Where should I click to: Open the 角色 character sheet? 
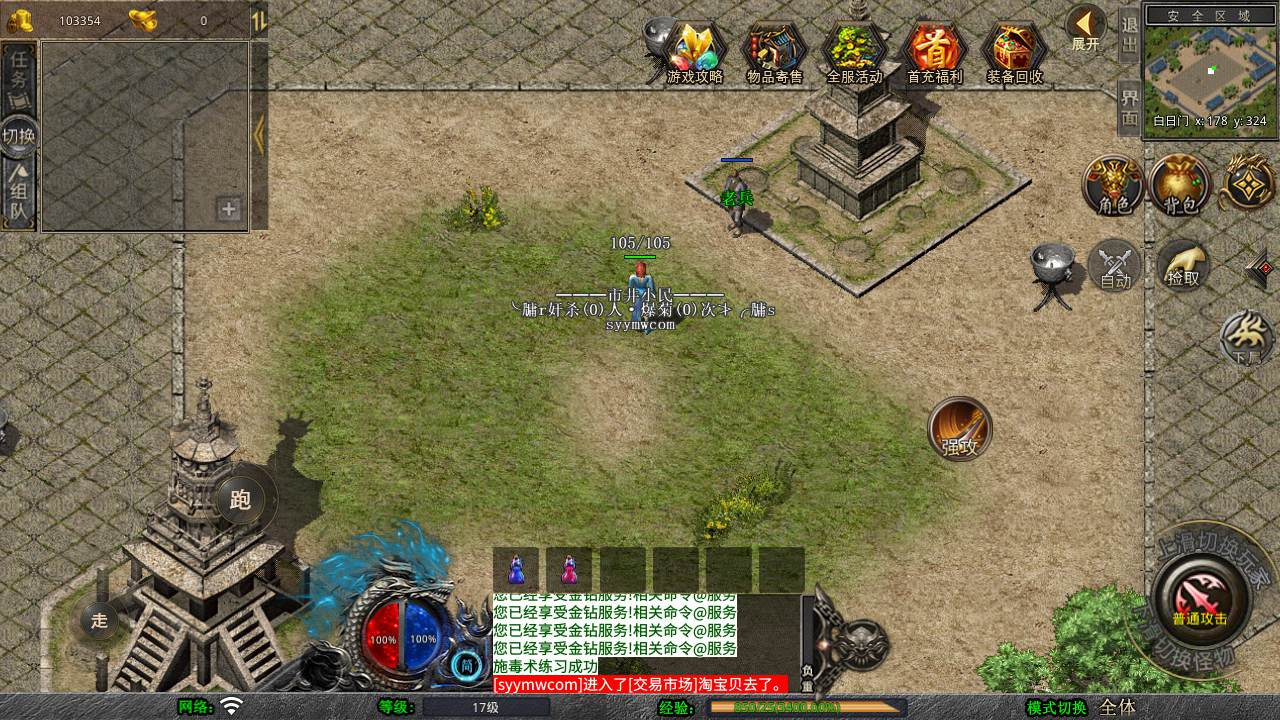[1114, 185]
